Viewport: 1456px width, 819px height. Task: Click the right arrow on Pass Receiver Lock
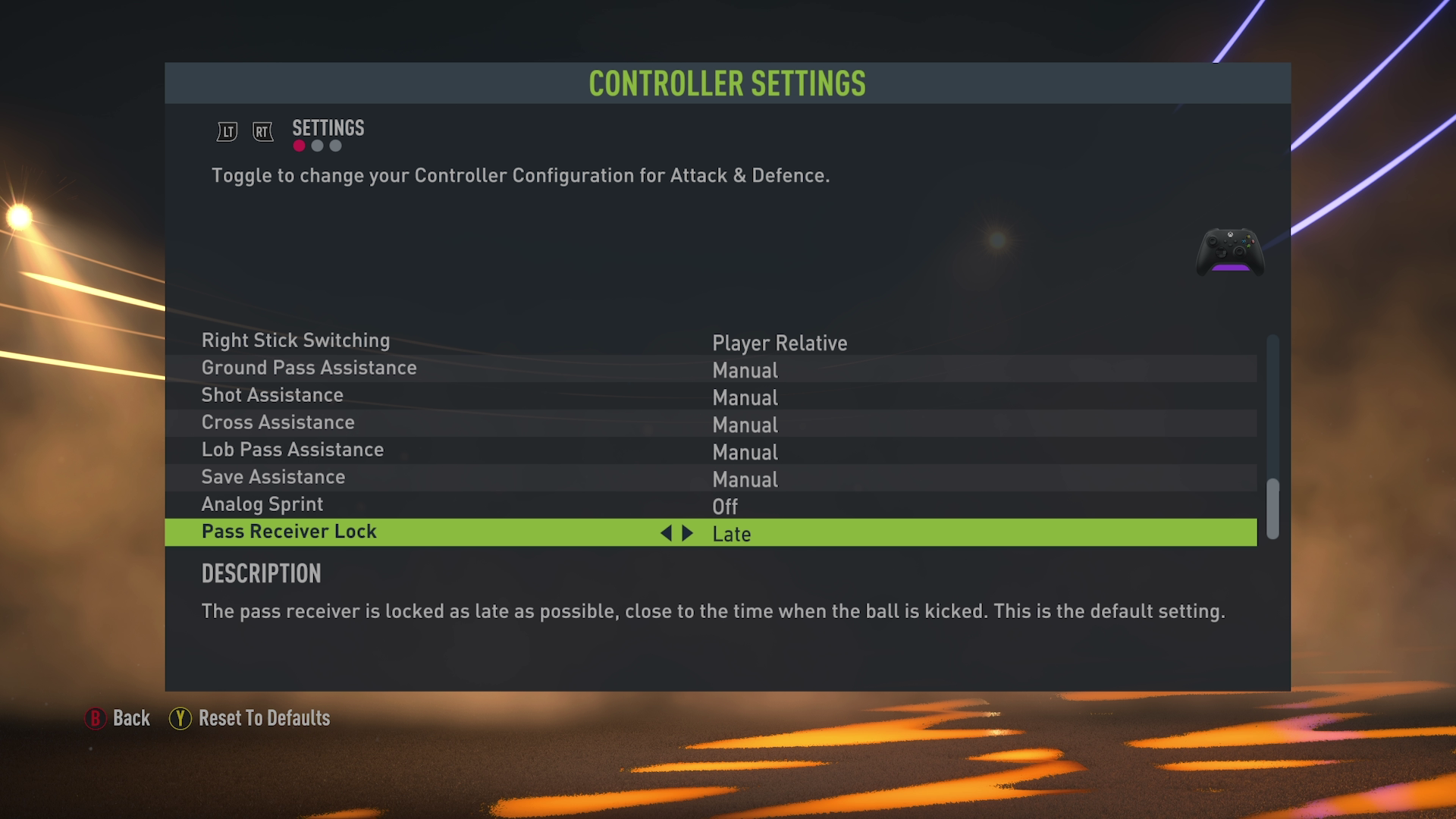tap(686, 533)
